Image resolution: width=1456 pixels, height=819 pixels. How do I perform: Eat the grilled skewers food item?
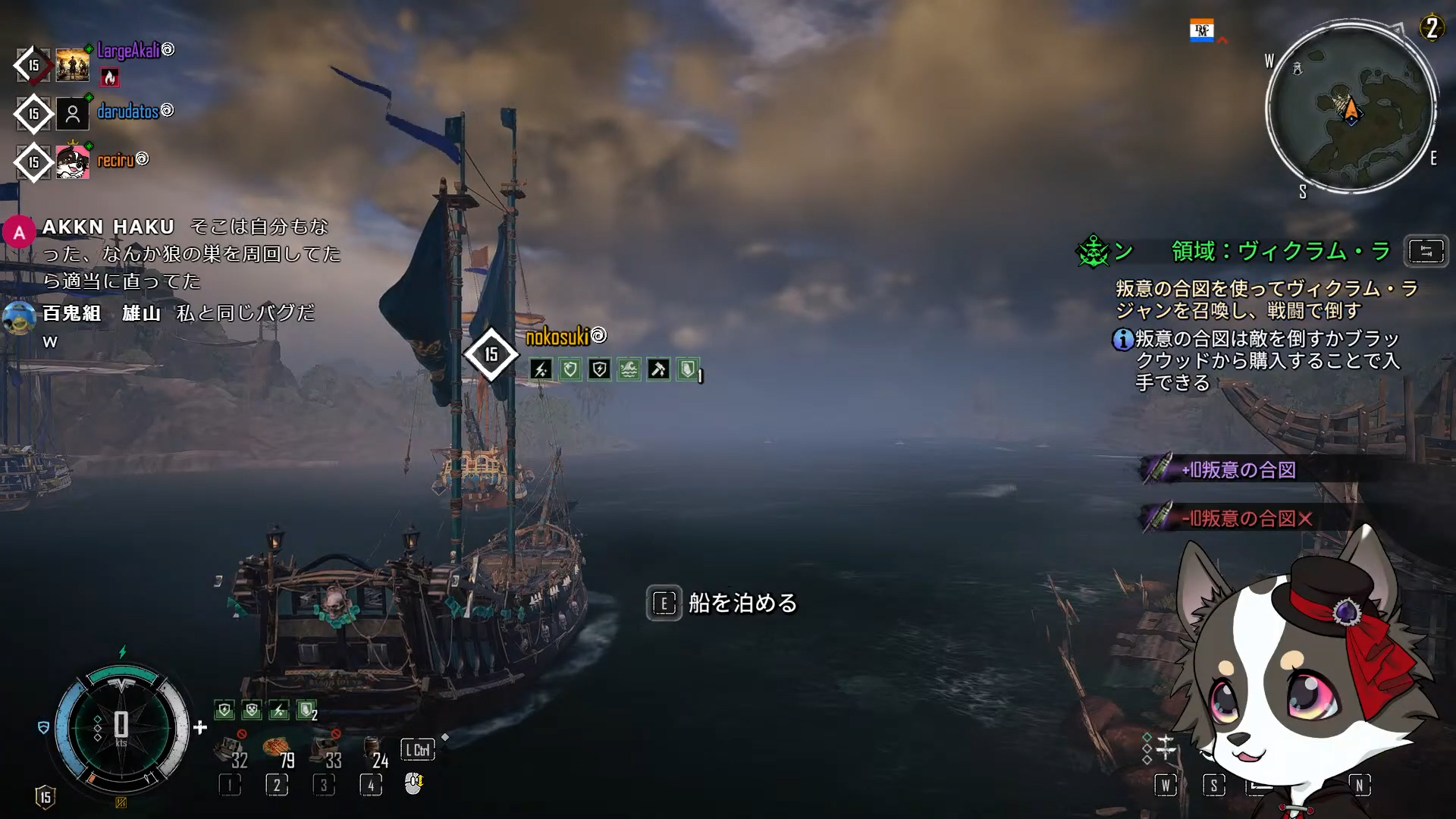[x=277, y=749]
